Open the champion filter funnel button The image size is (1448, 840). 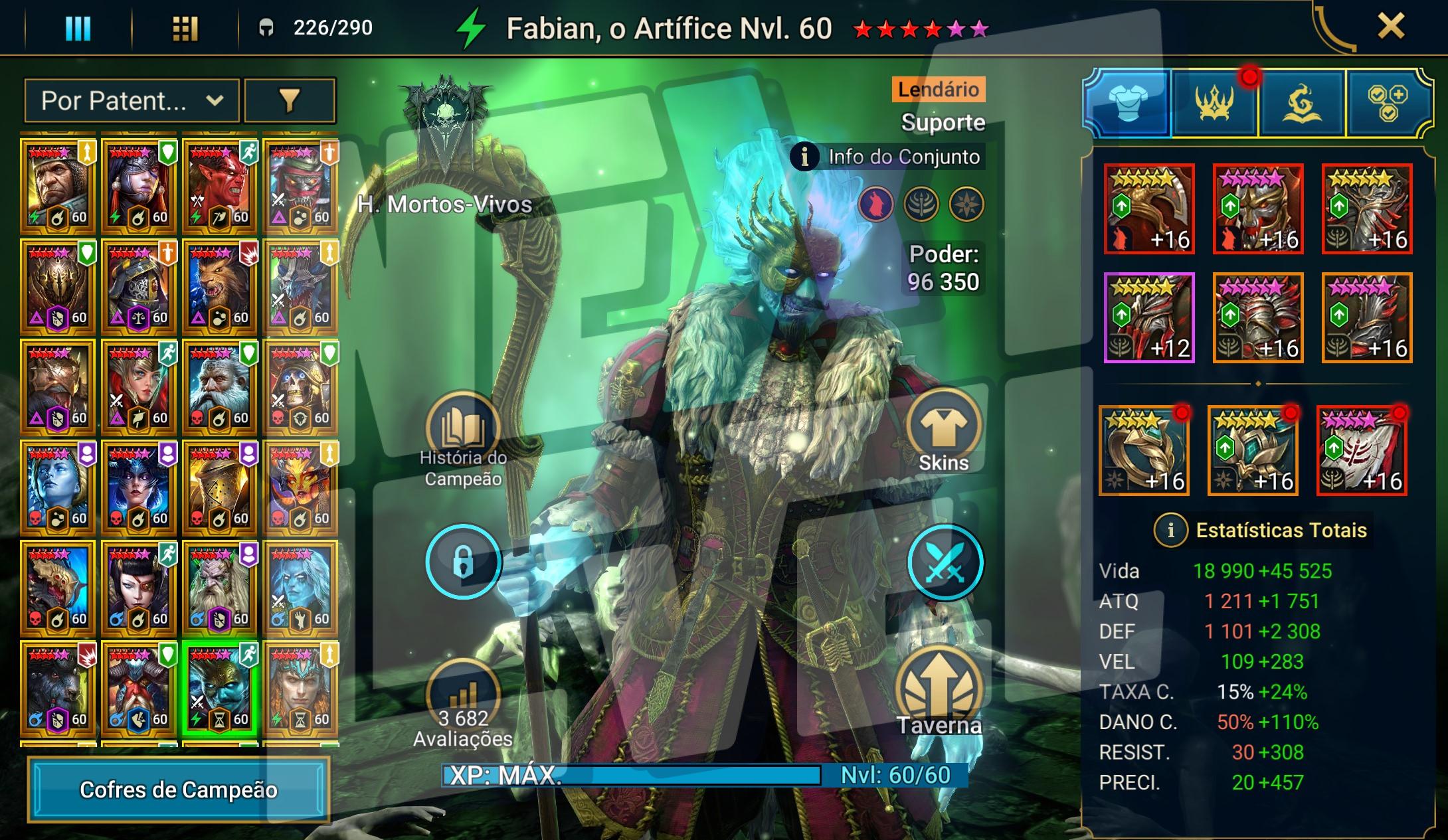[290, 101]
